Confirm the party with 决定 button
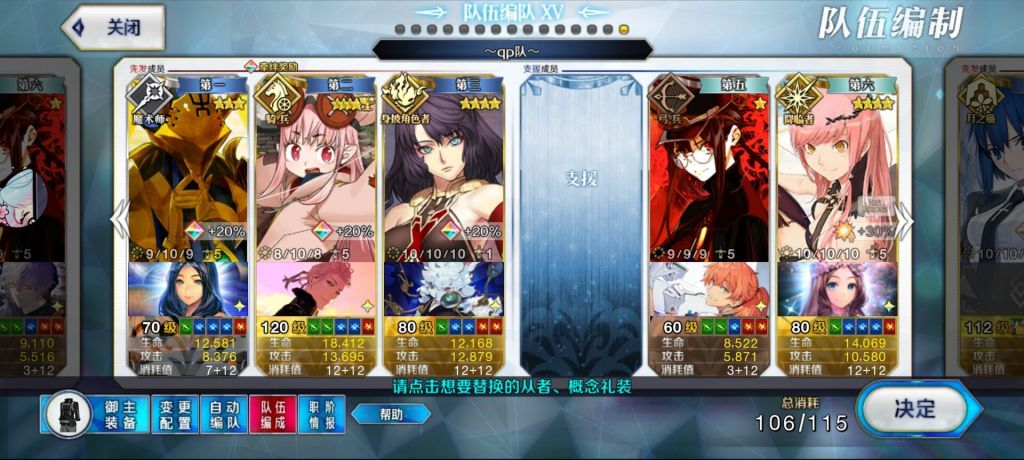Viewport: 1024px width, 460px height. [x=912, y=409]
